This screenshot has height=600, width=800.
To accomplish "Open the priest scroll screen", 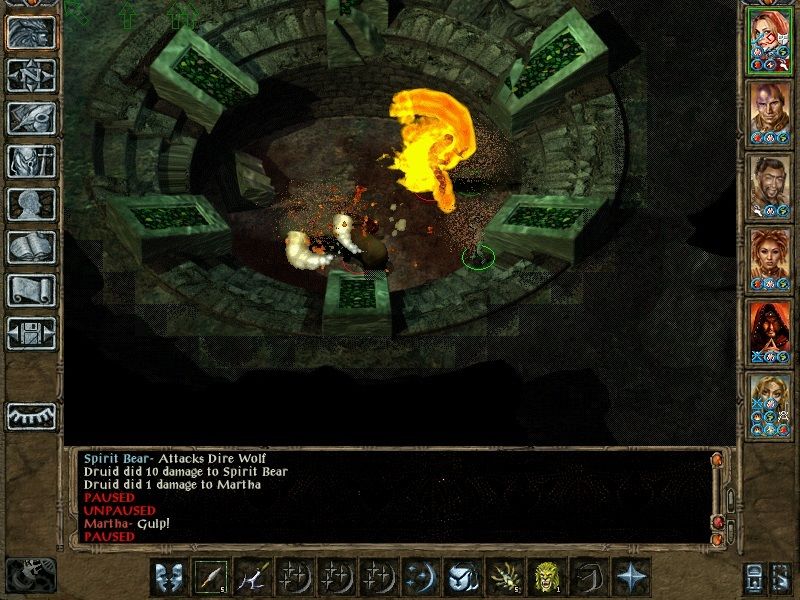I will 31,290.
